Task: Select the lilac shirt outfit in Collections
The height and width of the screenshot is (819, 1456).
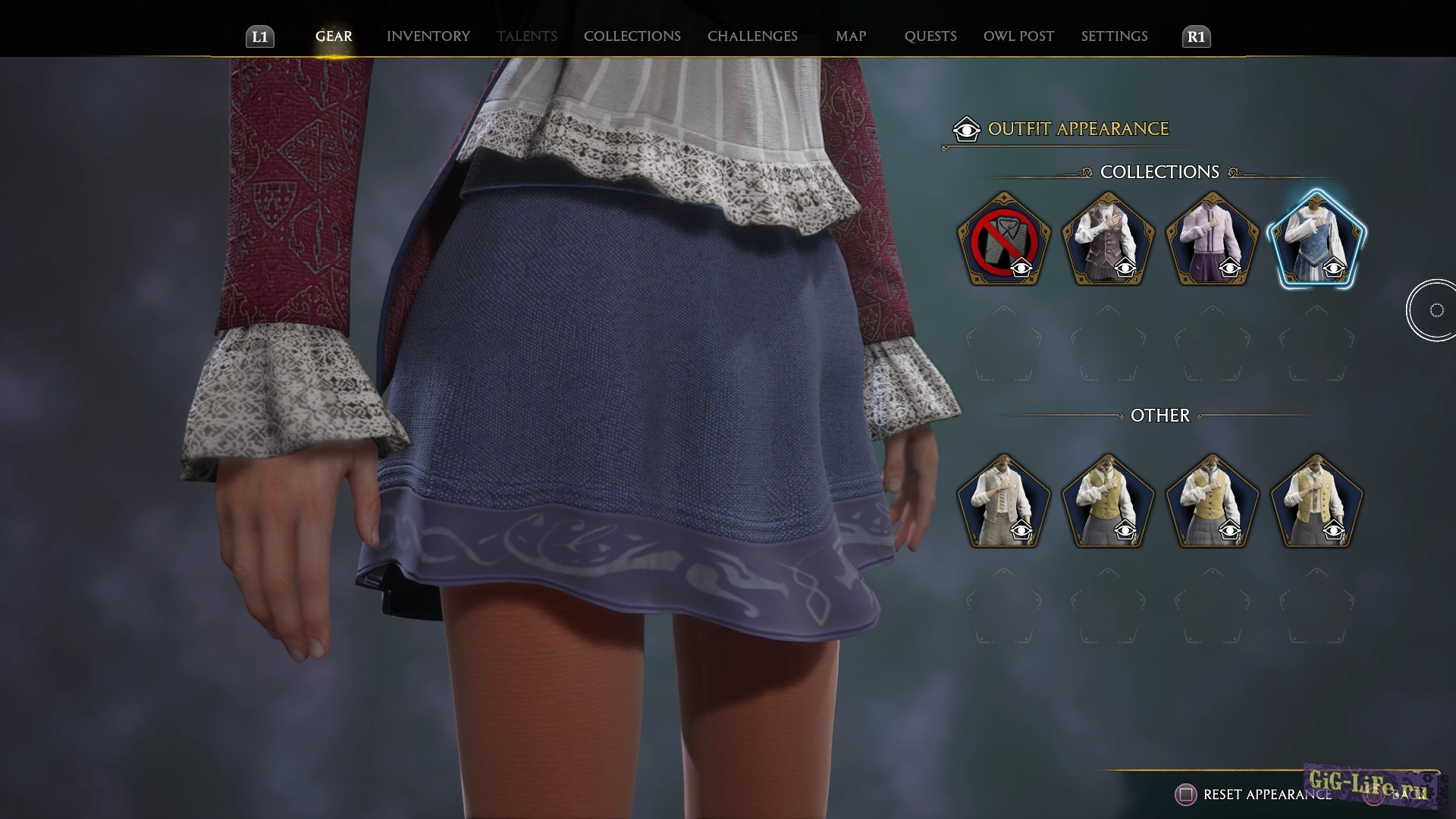Action: 1212,239
